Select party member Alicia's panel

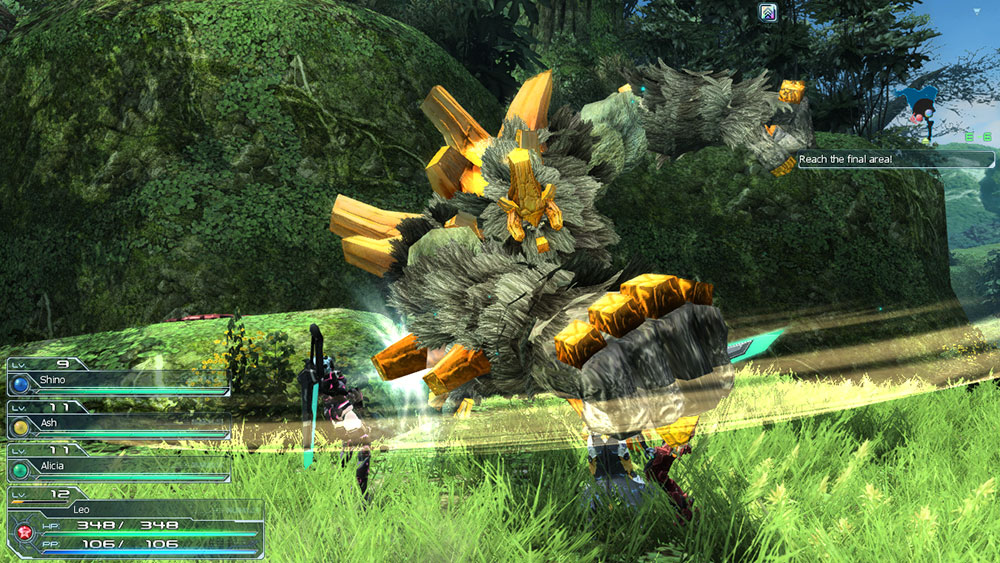click(x=118, y=467)
